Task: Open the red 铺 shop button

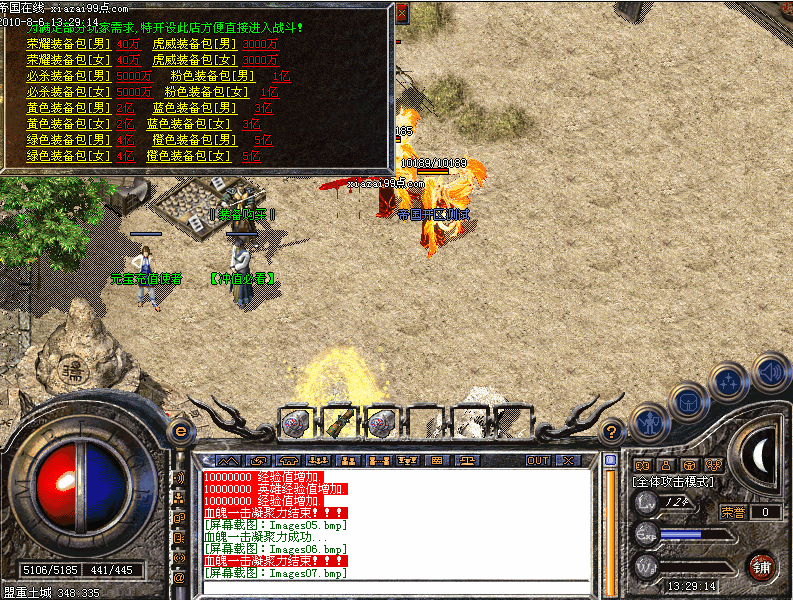Action: pos(763,565)
